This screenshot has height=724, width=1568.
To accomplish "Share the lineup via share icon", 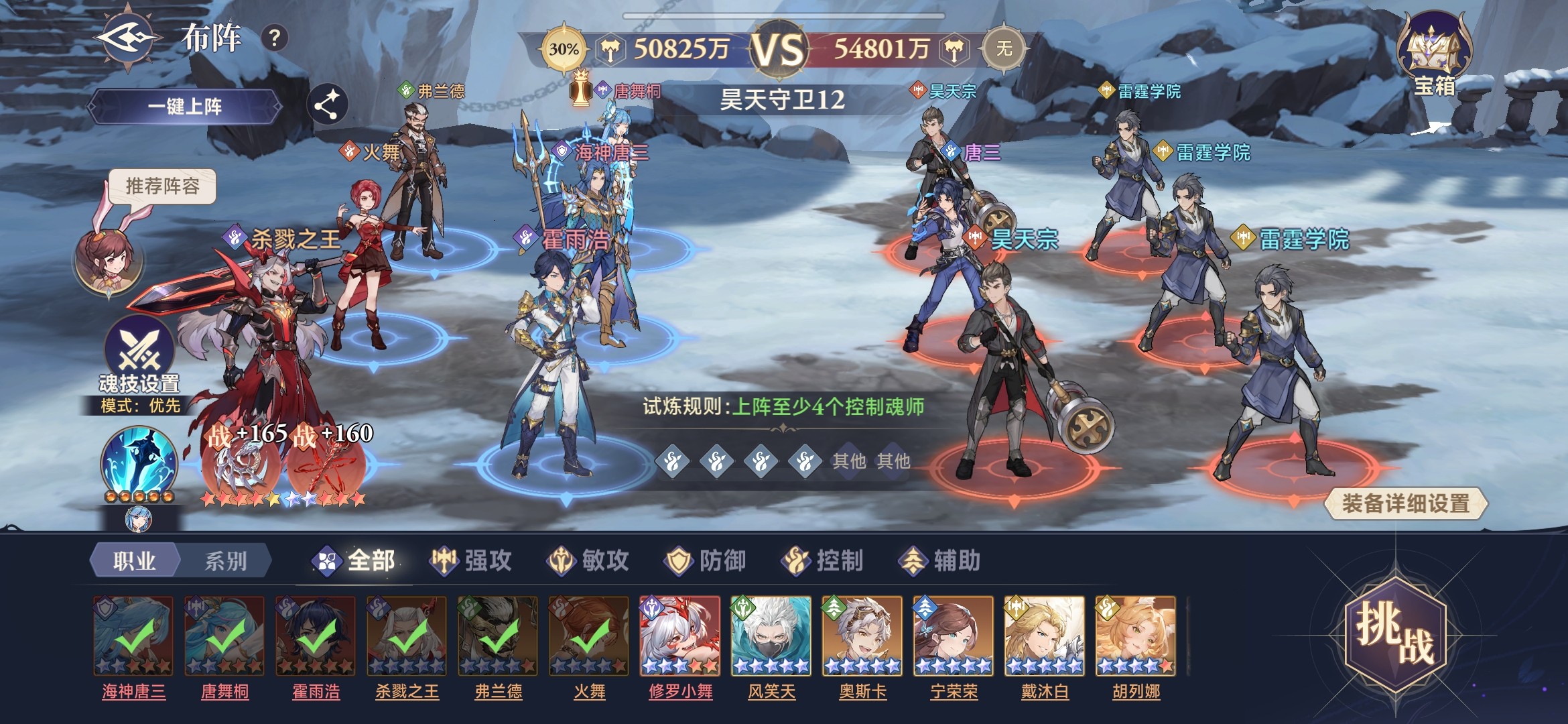I will [327, 105].
